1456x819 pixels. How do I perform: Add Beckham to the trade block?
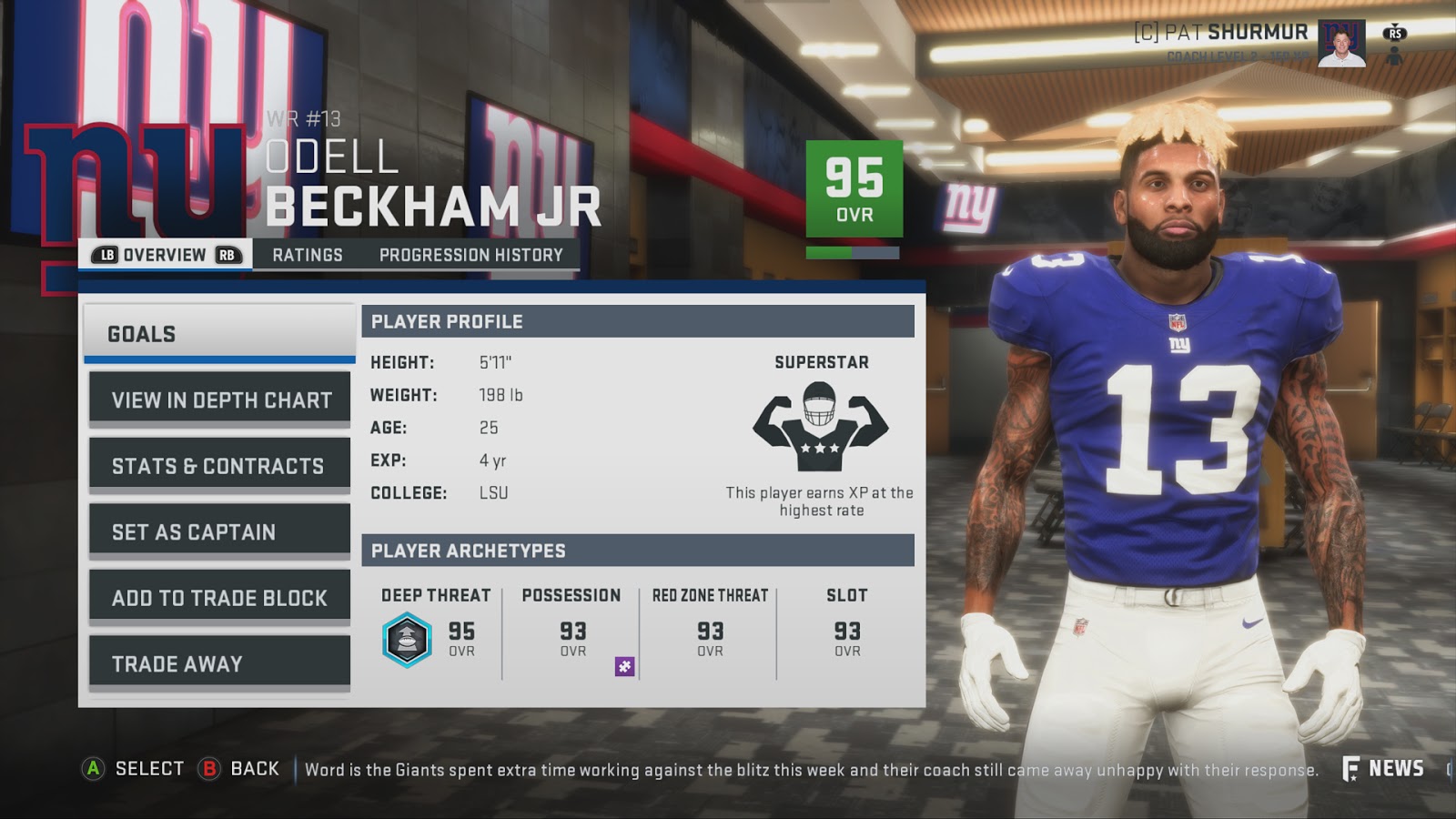click(218, 597)
